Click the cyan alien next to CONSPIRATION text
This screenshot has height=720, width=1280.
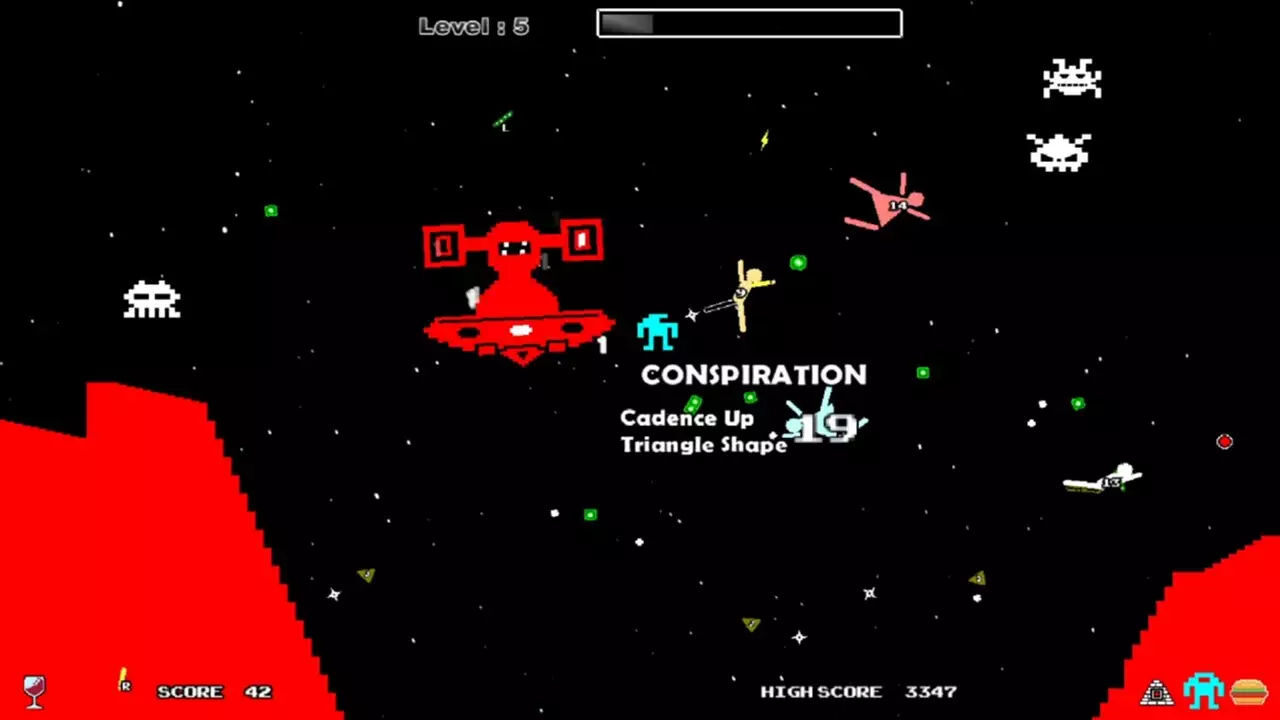click(657, 332)
